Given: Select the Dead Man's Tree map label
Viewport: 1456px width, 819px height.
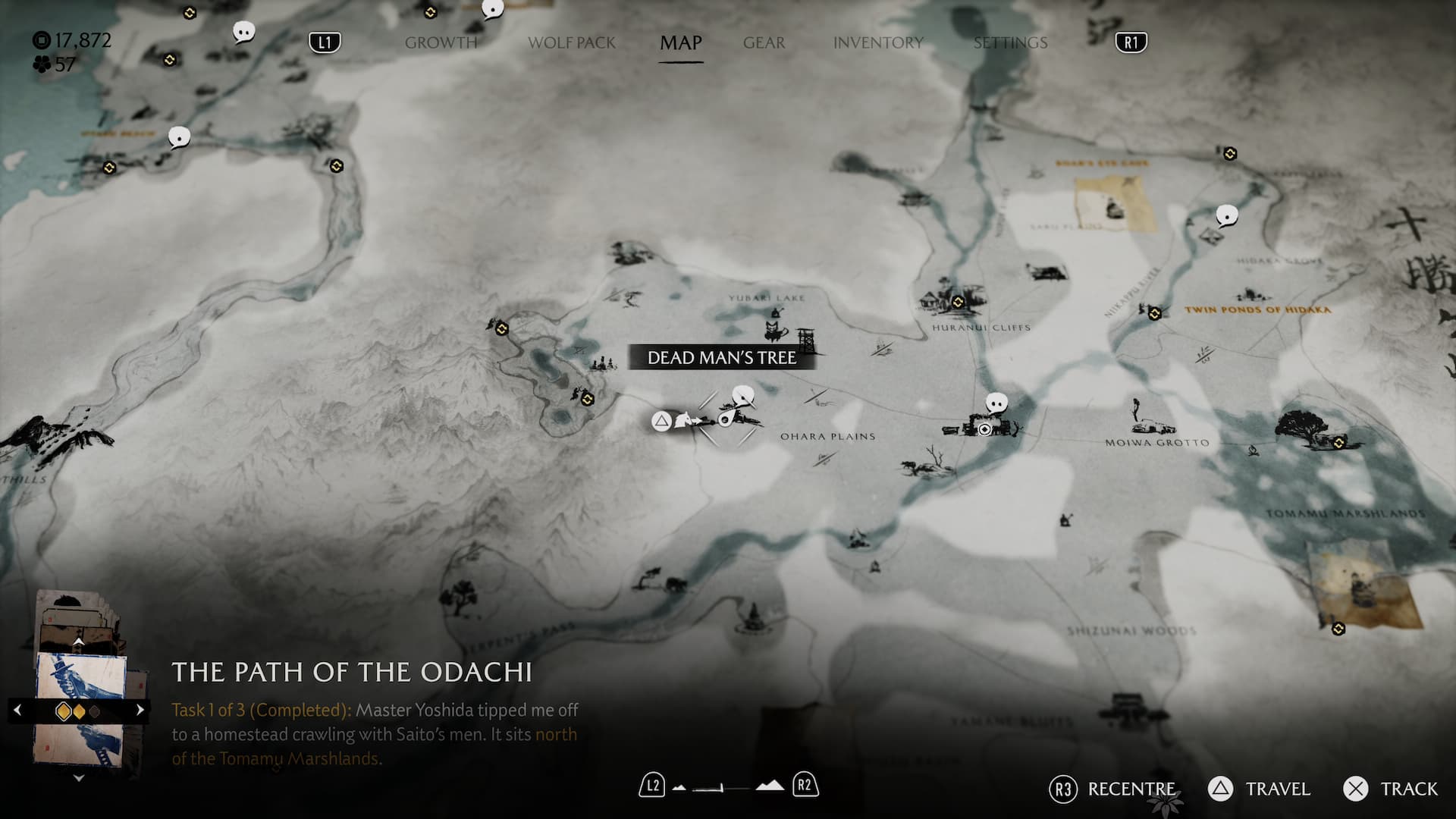Looking at the screenshot, I should coord(721,357).
